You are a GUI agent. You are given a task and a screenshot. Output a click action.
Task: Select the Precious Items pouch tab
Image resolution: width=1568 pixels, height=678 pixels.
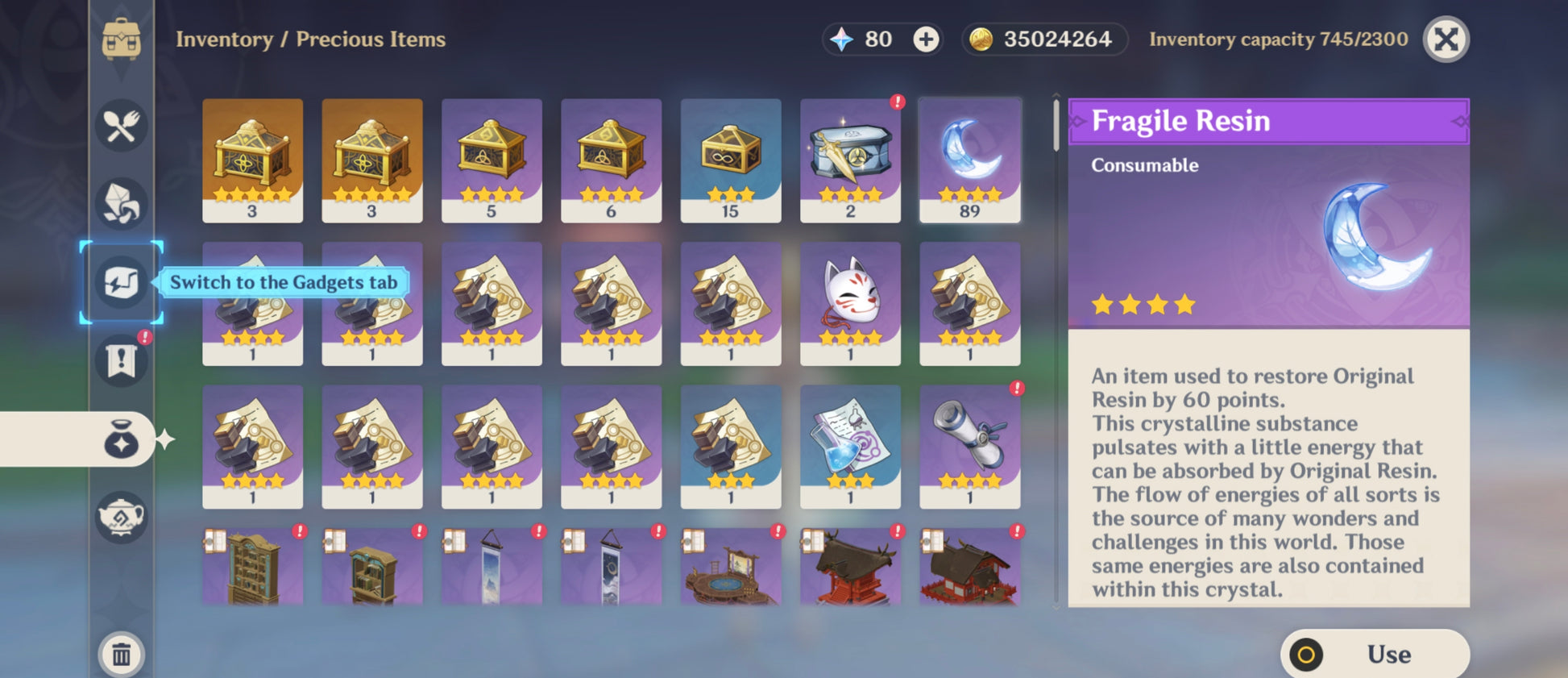point(122,439)
